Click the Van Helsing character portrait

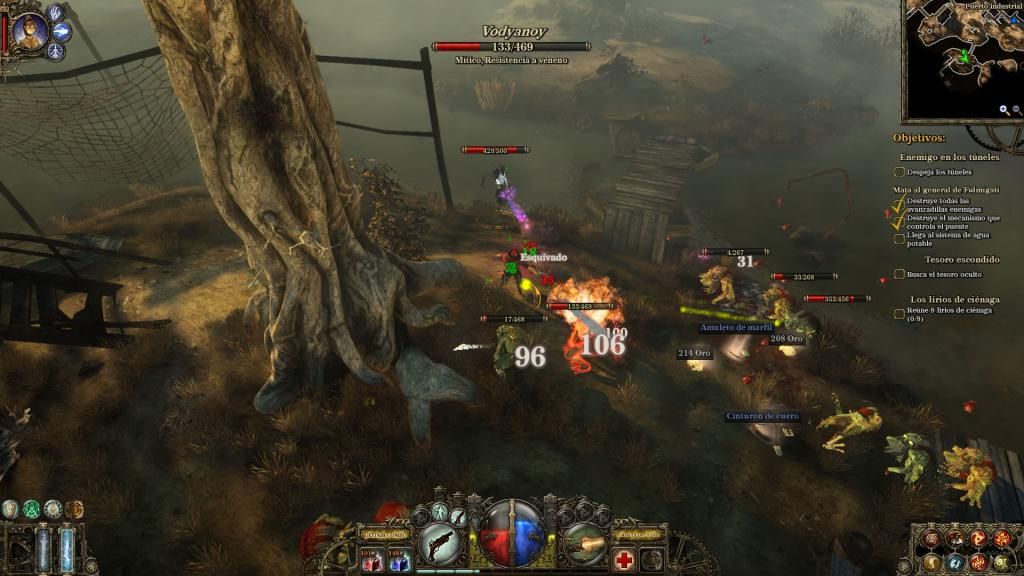coord(28,31)
